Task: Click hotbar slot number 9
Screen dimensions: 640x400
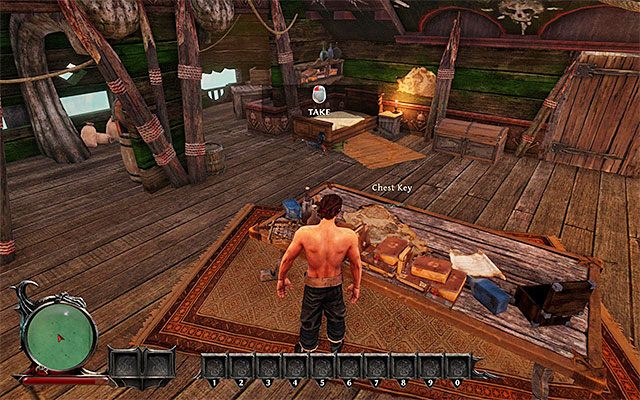Action: pyautogui.click(x=430, y=364)
